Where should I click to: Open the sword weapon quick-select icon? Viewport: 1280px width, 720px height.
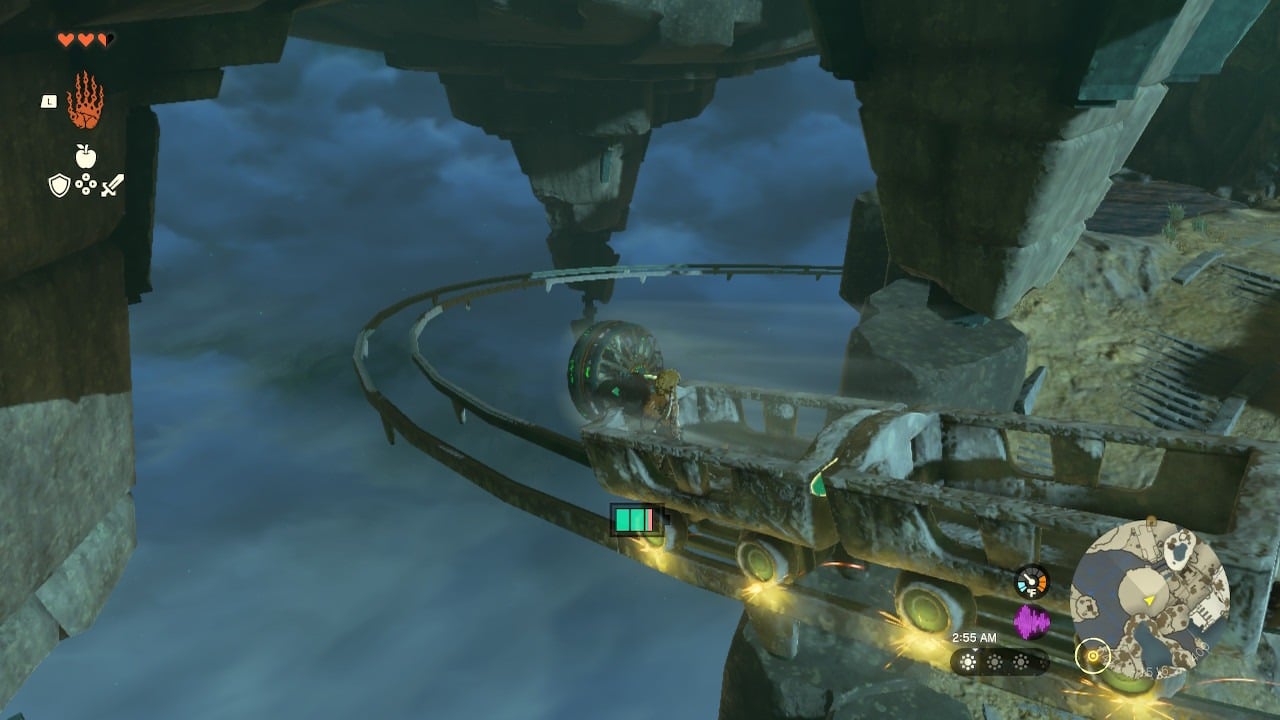(112, 185)
